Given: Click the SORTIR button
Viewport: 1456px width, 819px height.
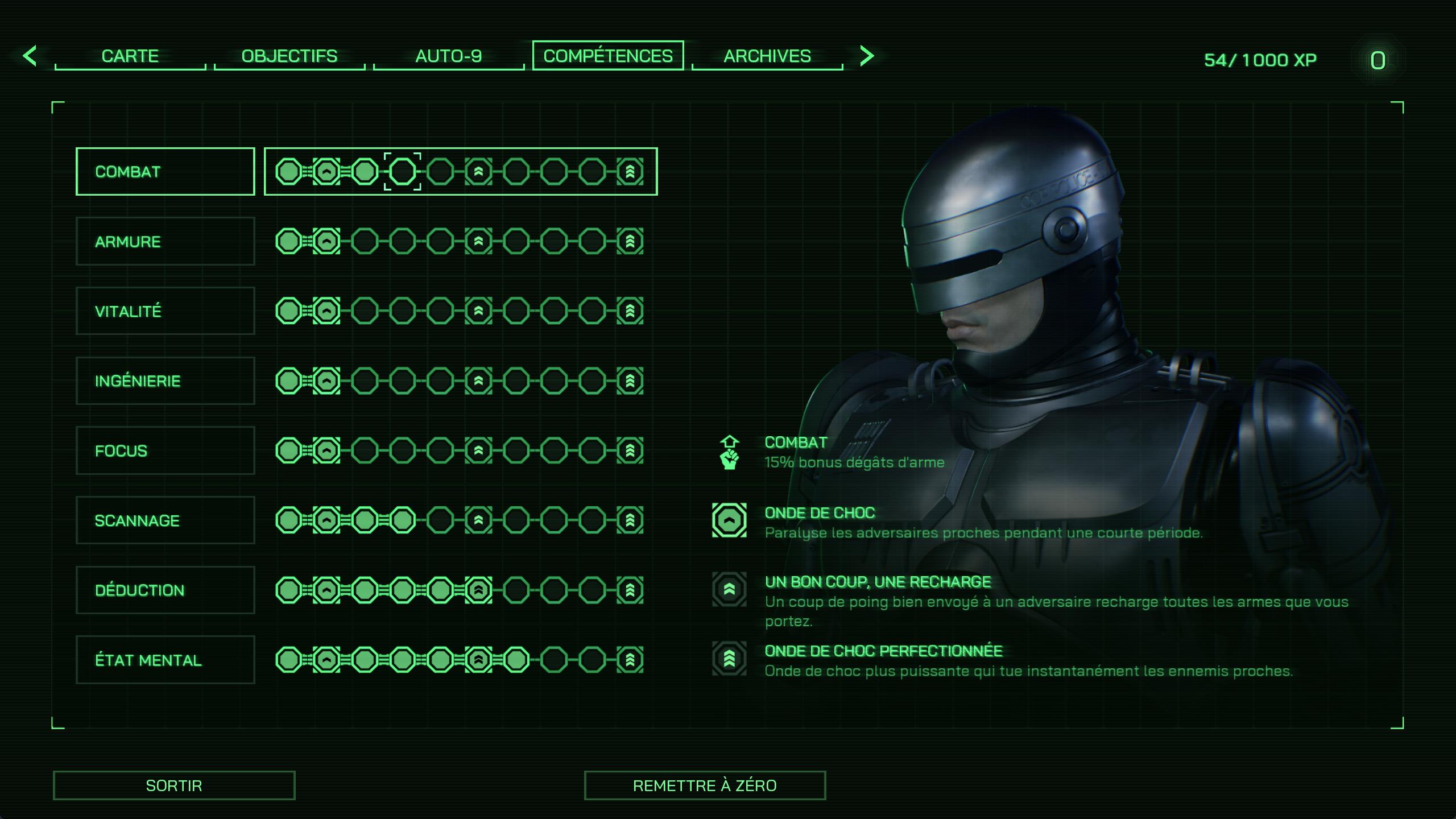Looking at the screenshot, I should click(x=174, y=785).
